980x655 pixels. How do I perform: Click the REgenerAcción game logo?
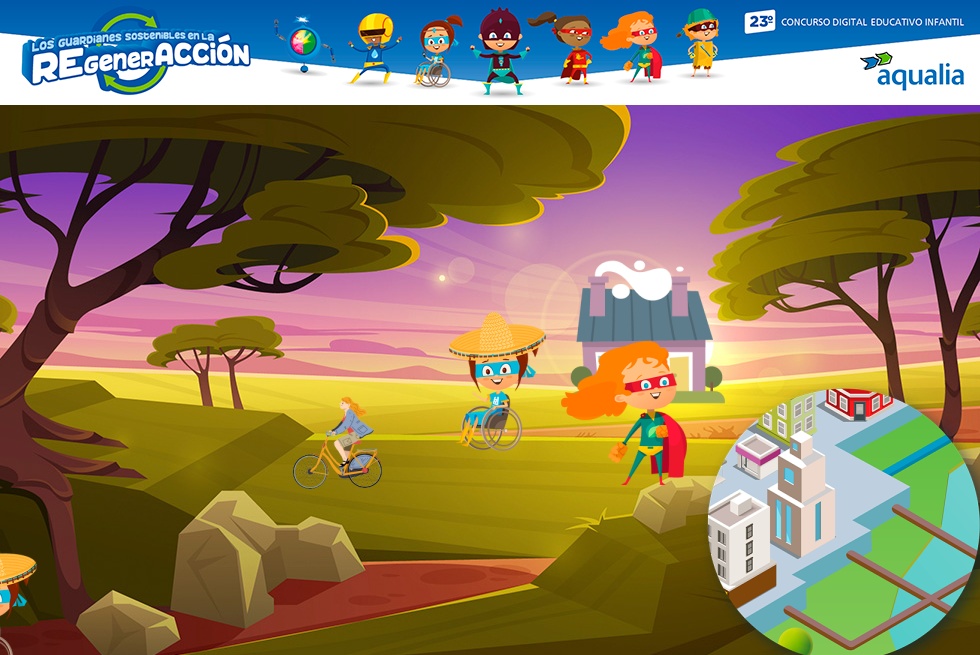[137, 55]
